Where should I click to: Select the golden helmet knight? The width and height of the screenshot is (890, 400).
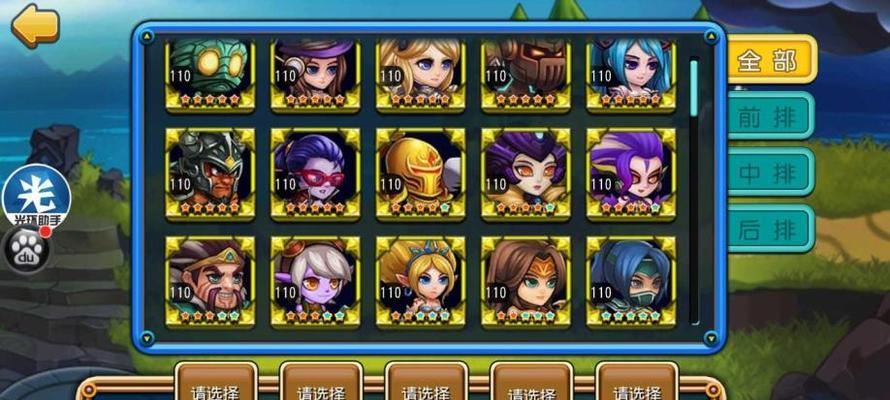coord(420,172)
